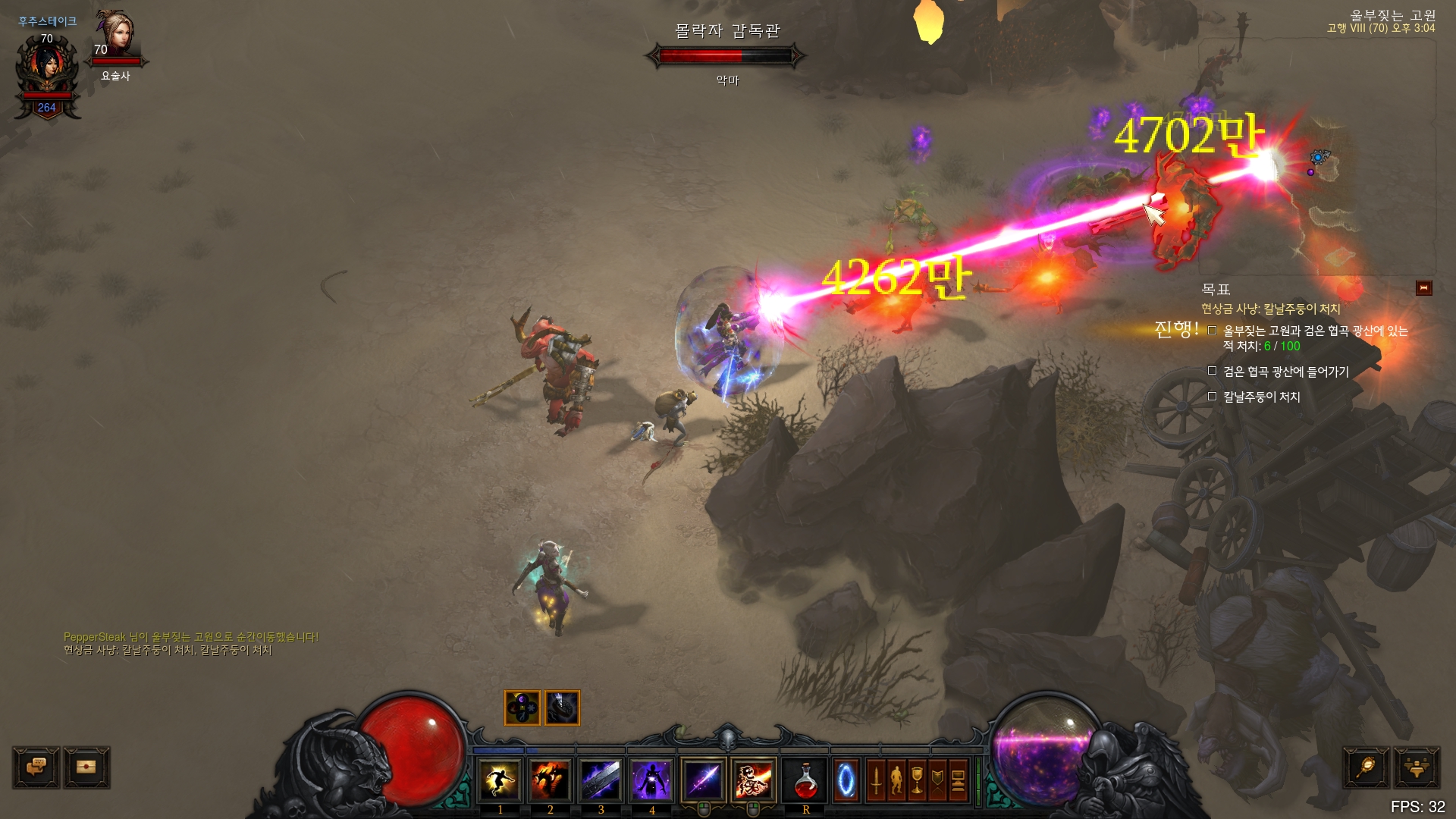
Task: Select the purple arcane bolt left-mouse skill
Action: 704,780
